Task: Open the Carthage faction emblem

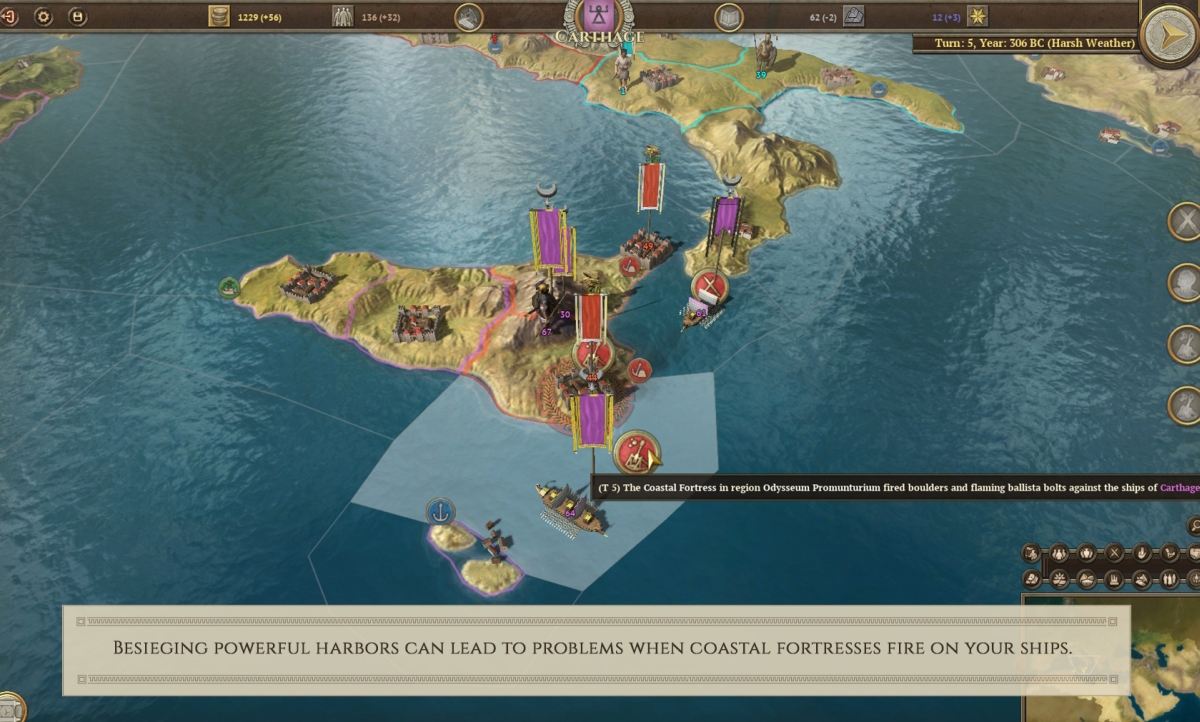Action: click(x=599, y=17)
